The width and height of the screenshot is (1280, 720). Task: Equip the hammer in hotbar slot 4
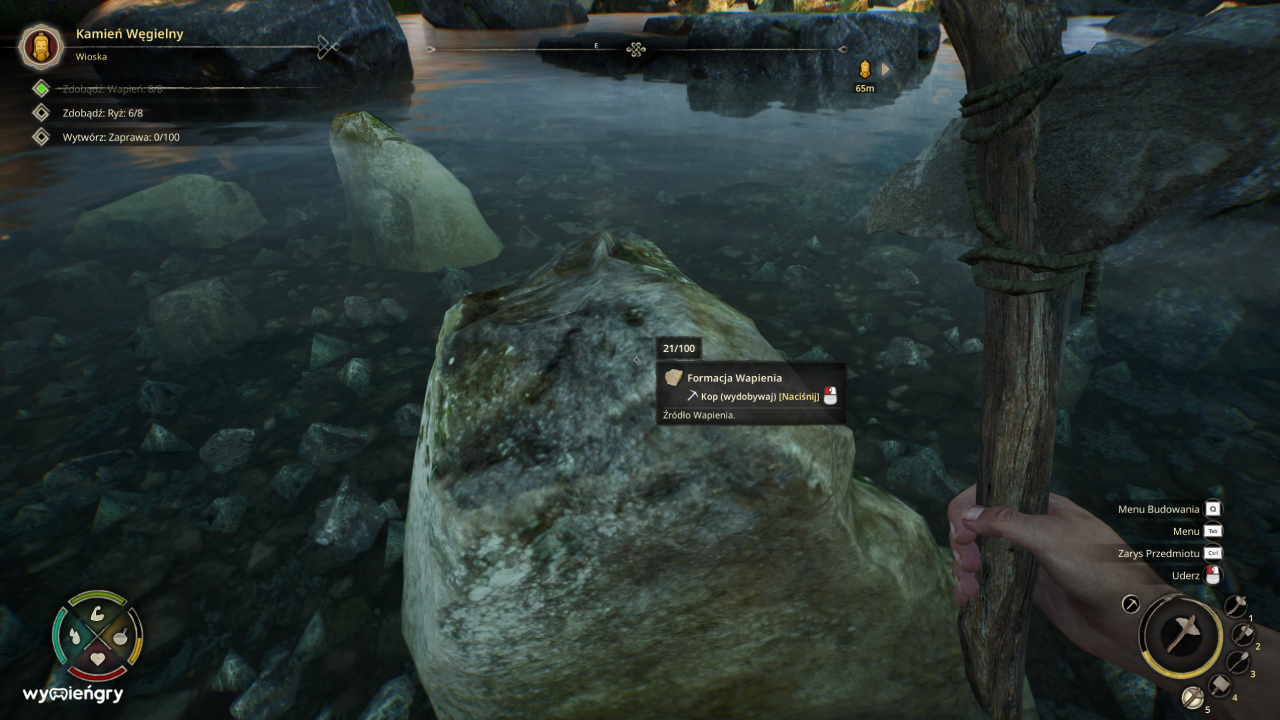[x=1220, y=686]
